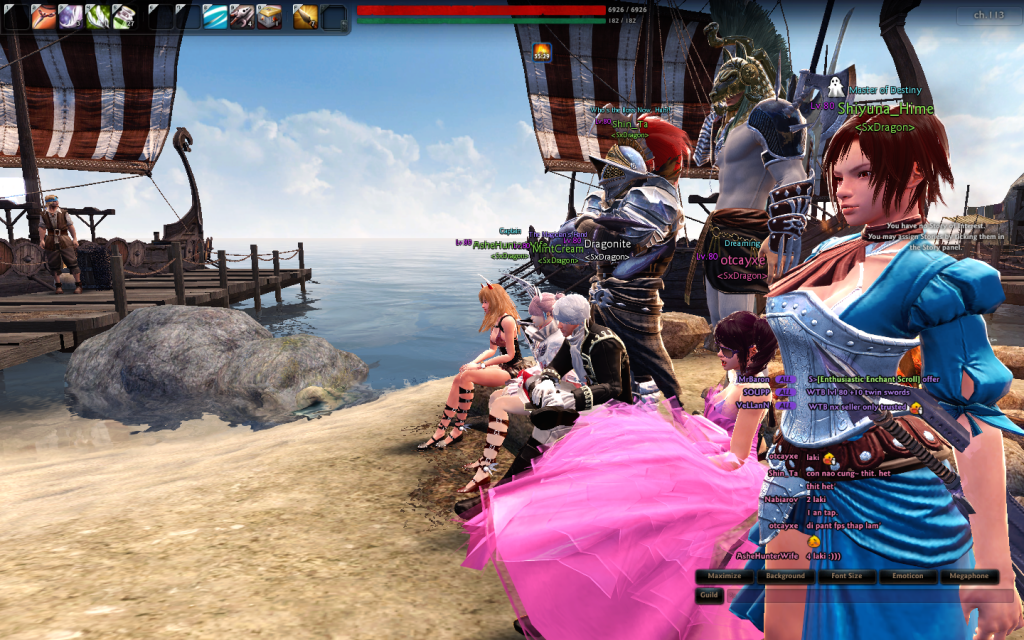1024x640 pixels.
Task: Change the chat Font Size
Action: coord(847,576)
